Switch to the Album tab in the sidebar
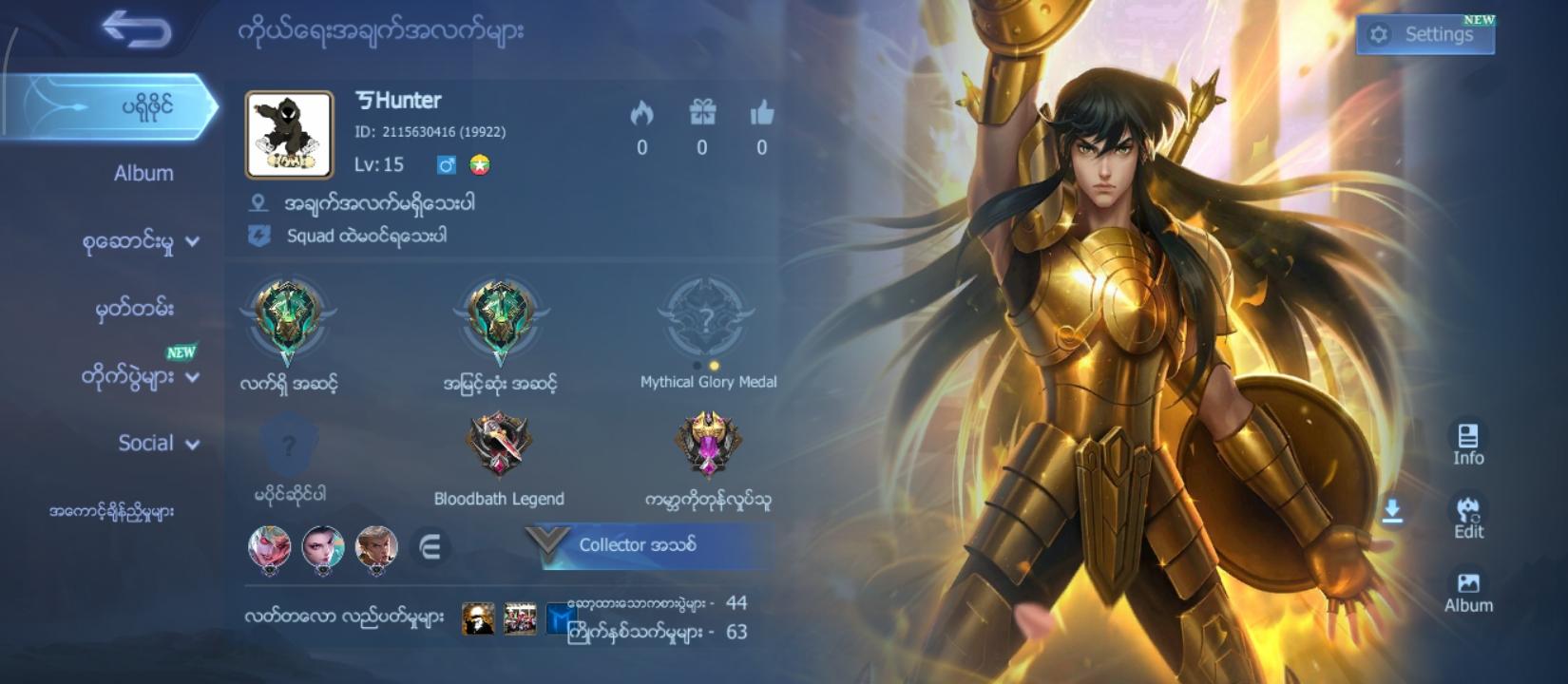The image size is (1568, 684). [143, 174]
